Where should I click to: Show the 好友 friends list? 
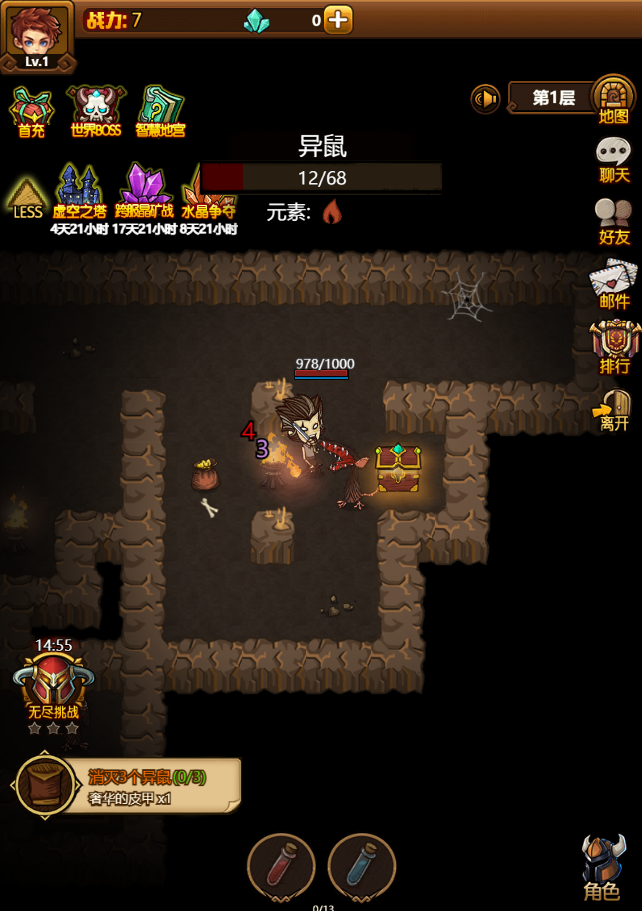(613, 221)
